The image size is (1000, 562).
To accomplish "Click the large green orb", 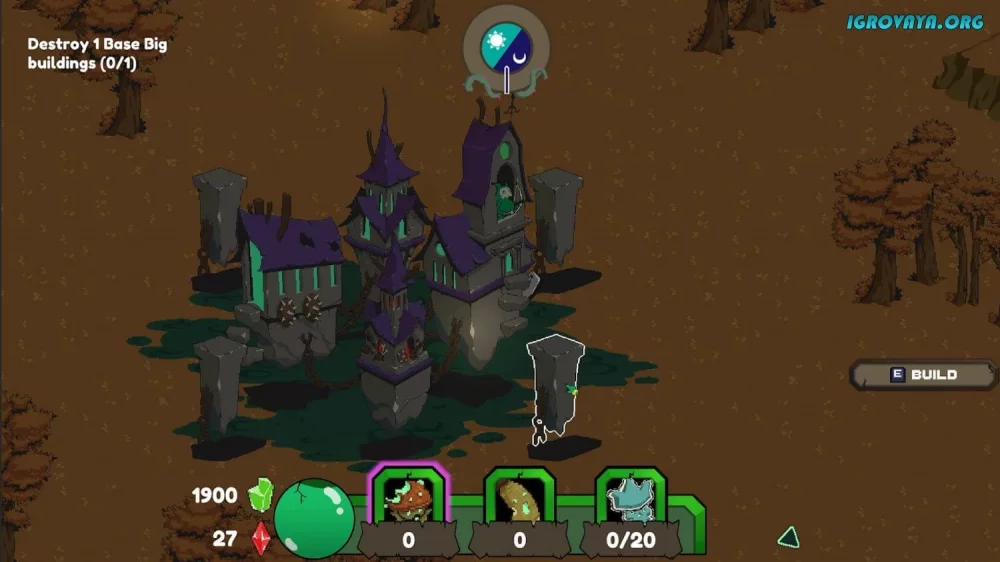I will [x=313, y=517].
